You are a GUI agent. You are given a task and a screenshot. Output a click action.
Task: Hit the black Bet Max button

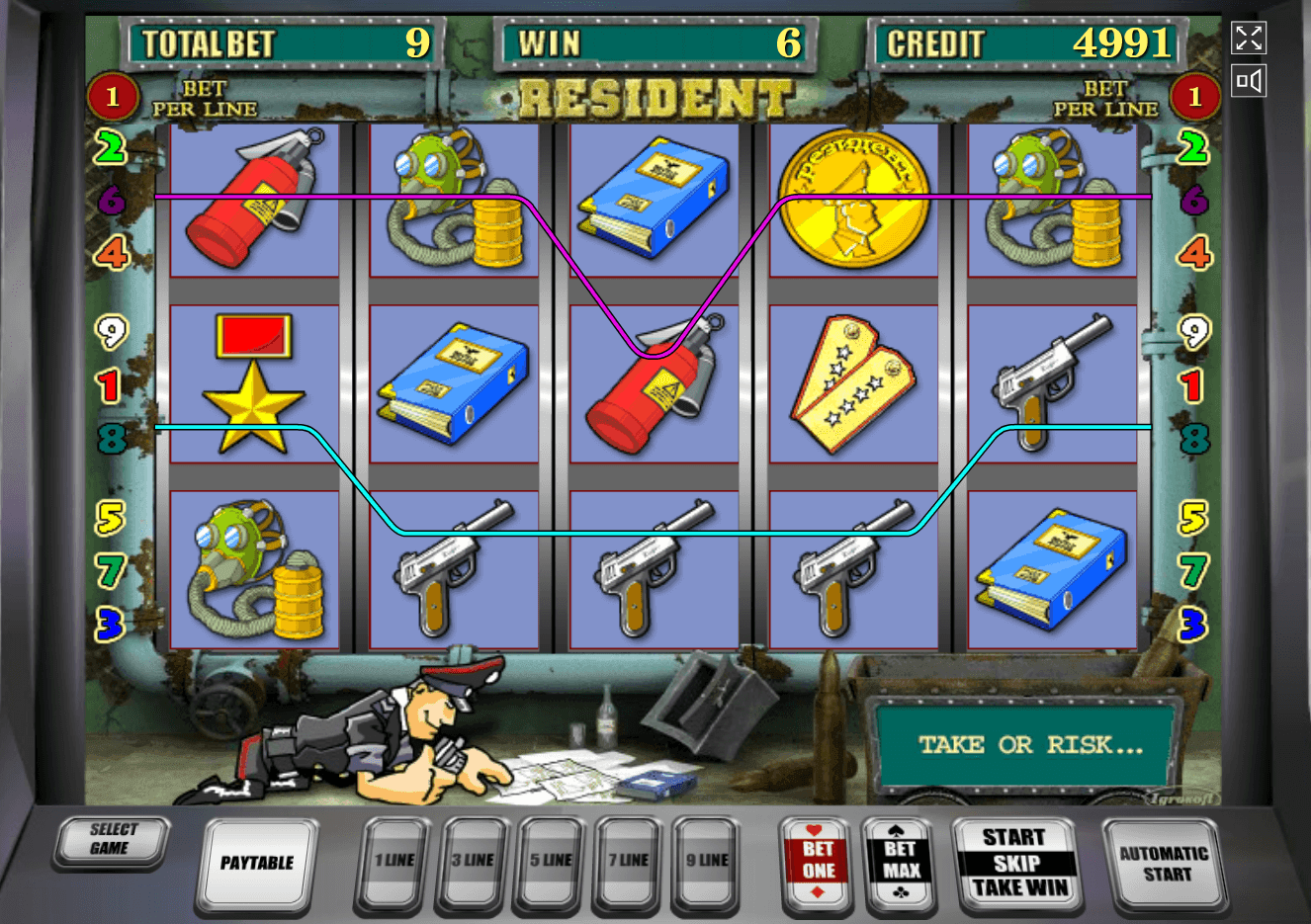click(900, 862)
